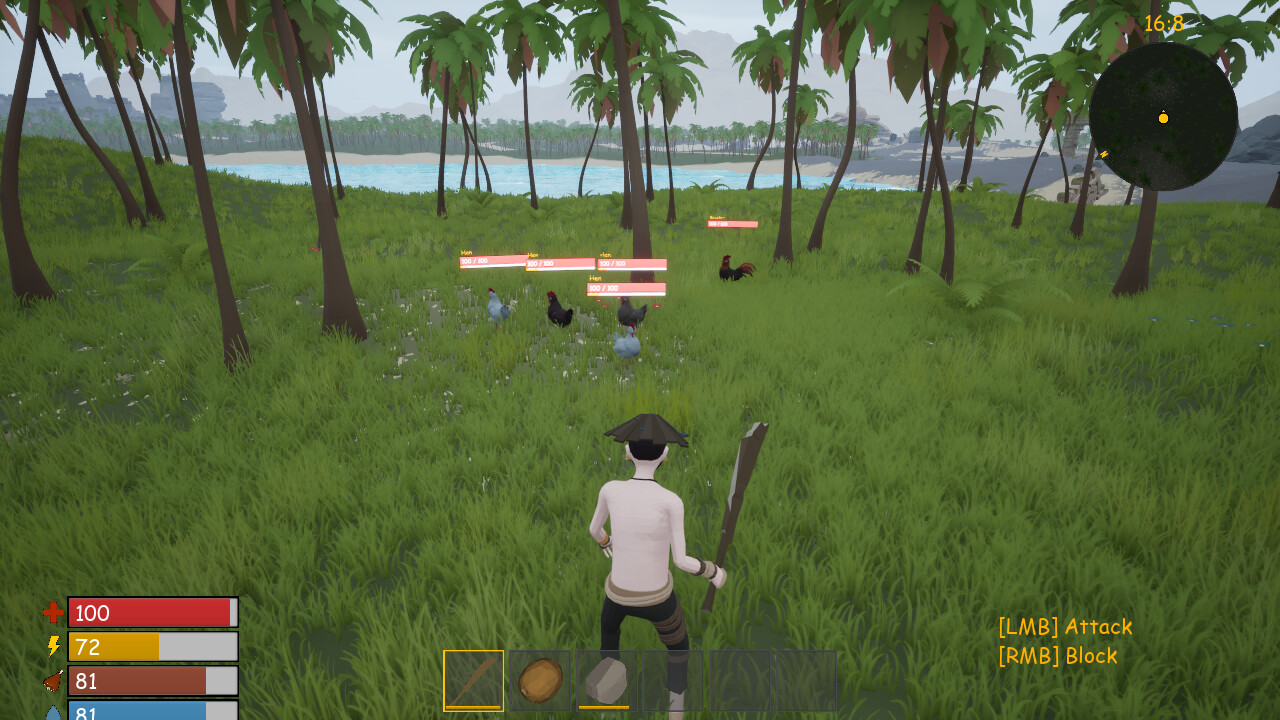The width and height of the screenshot is (1280, 720).
Task: Click the energy bar showing 72
Action: pyautogui.click(x=150, y=646)
